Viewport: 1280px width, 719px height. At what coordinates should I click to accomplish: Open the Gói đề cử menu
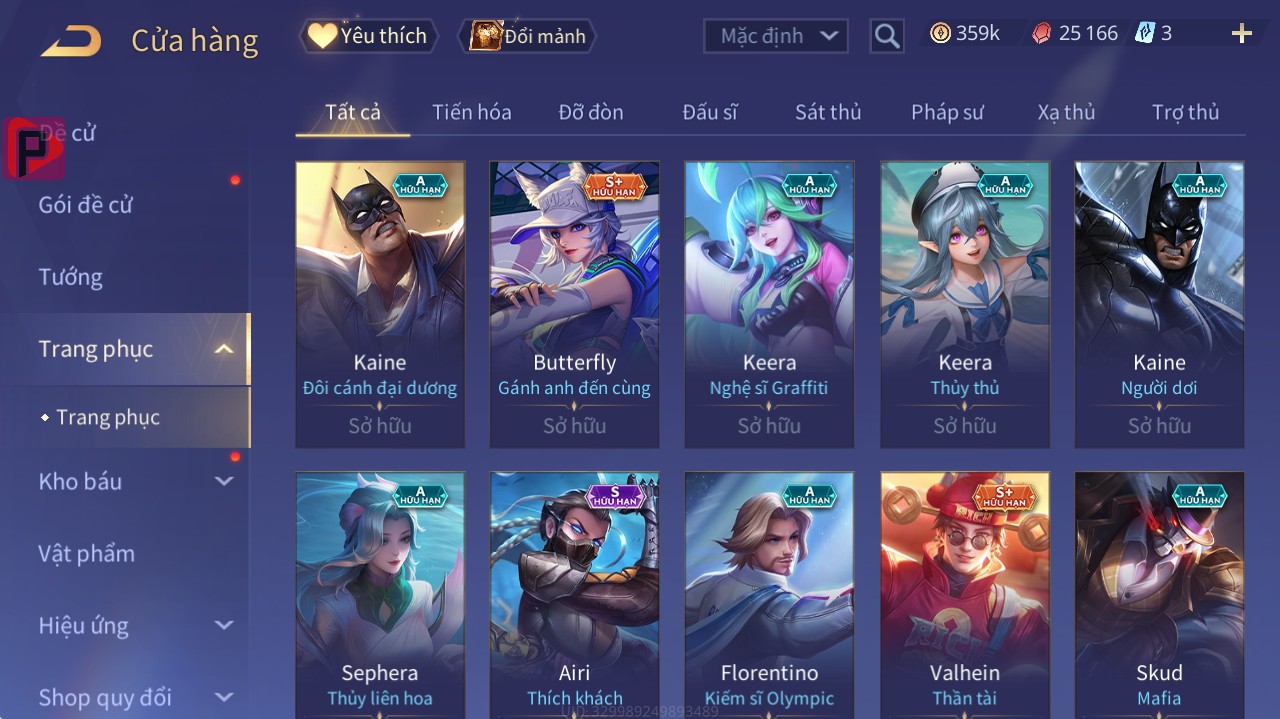point(86,205)
